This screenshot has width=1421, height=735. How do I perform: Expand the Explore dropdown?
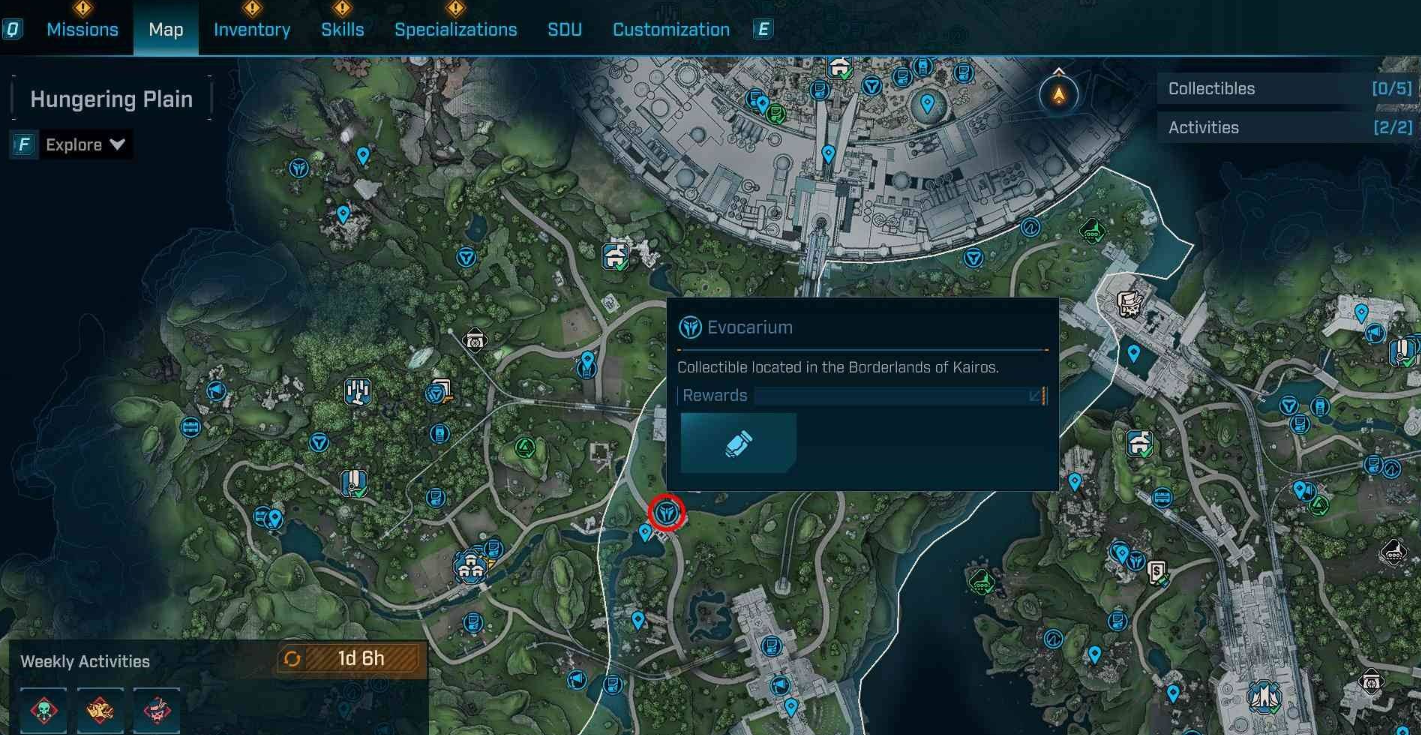pos(86,145)
